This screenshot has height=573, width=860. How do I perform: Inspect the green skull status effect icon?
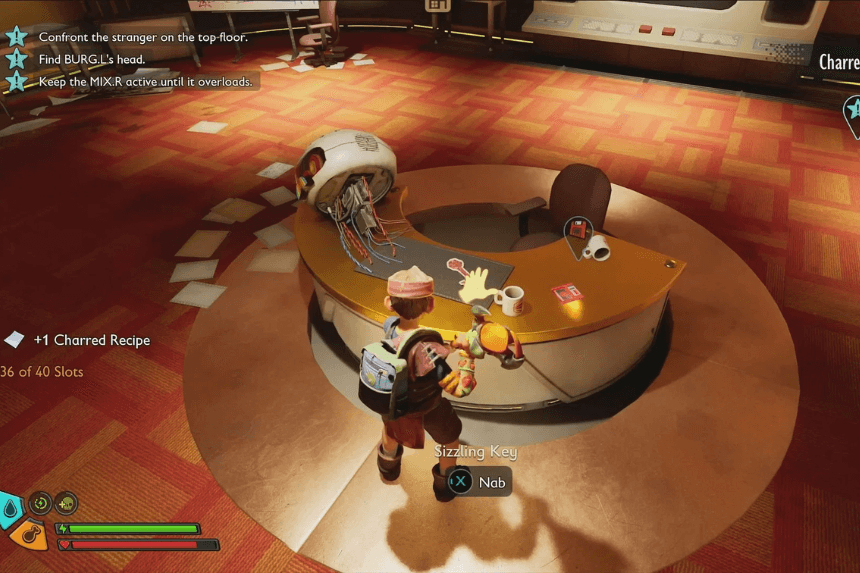[66, 503]
